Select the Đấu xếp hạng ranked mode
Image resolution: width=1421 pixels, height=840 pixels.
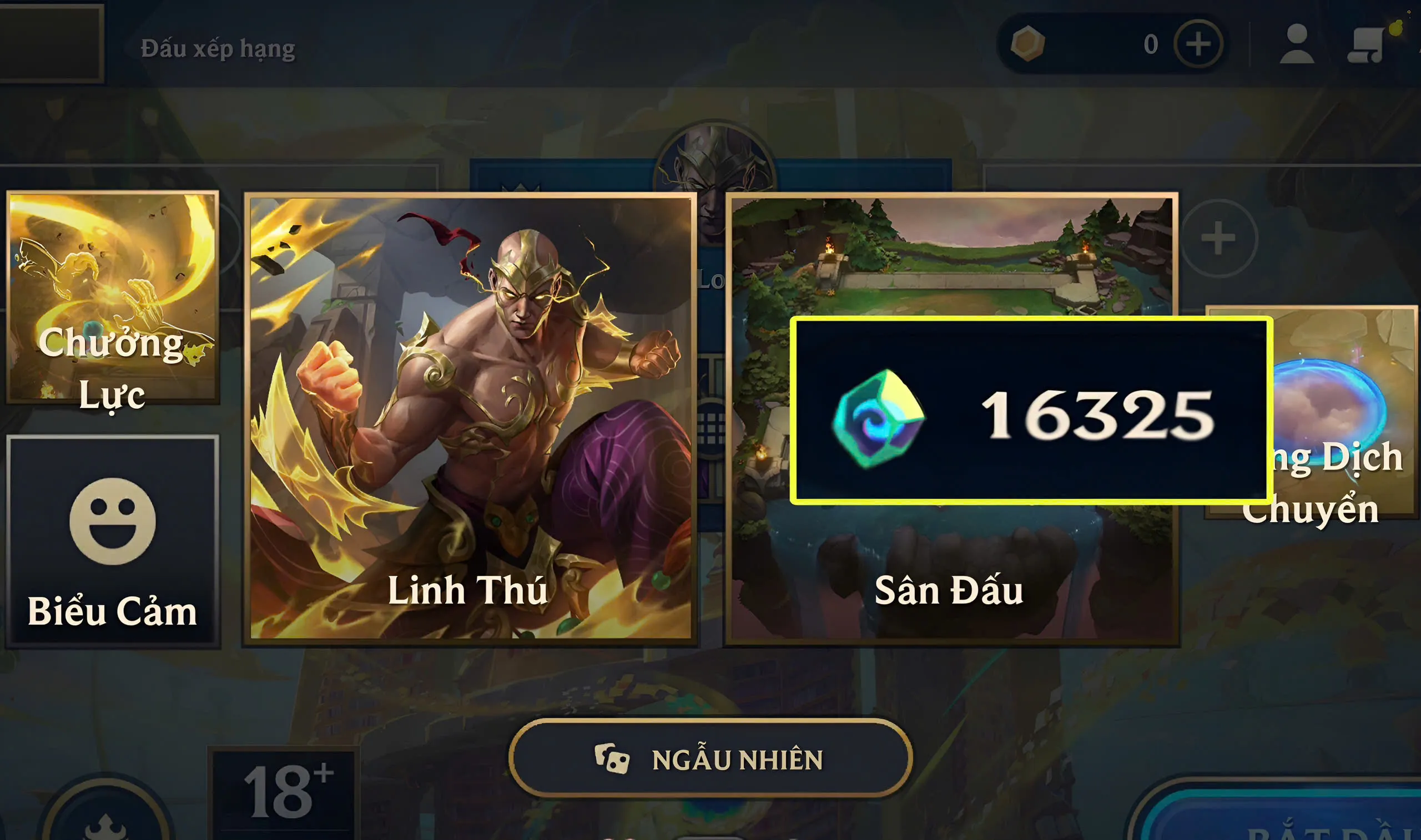pyautogui.click(x=218, y=48)
